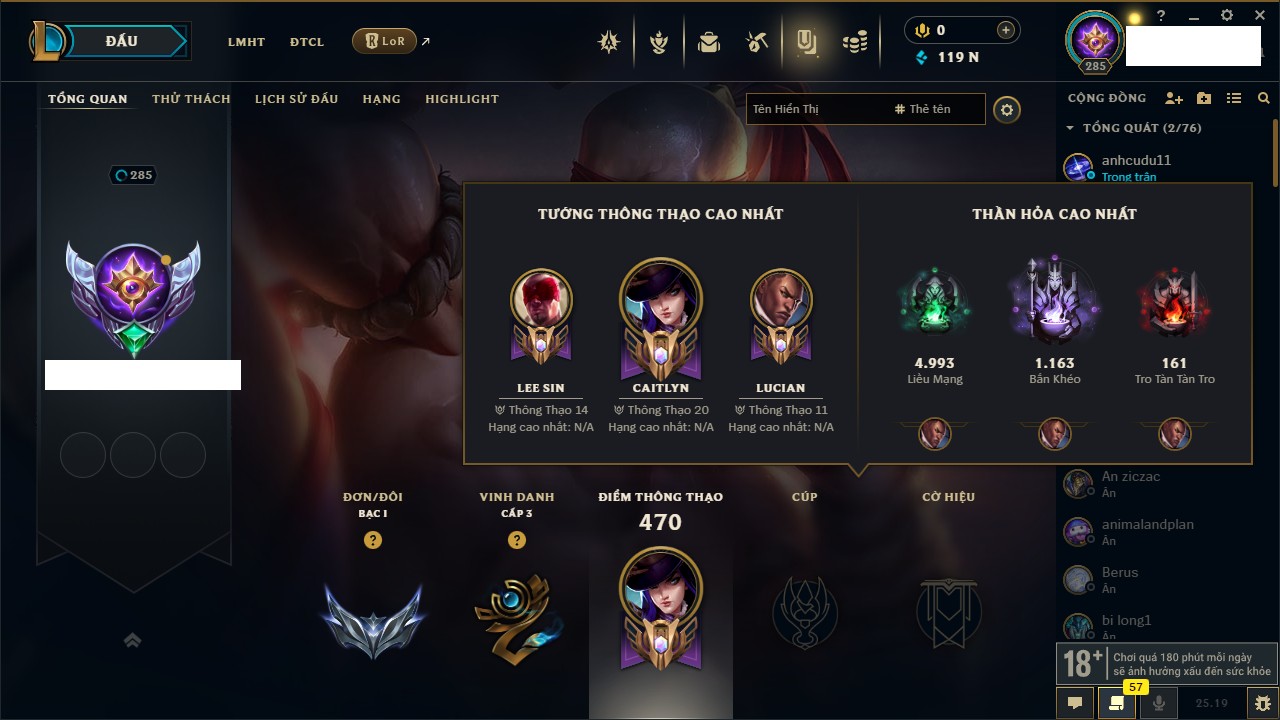1280x720 pixels.
Task: Switch to the LỊCH SỬ ĐẤU tab
Action: pyautogui.click(x=296, y=99)
